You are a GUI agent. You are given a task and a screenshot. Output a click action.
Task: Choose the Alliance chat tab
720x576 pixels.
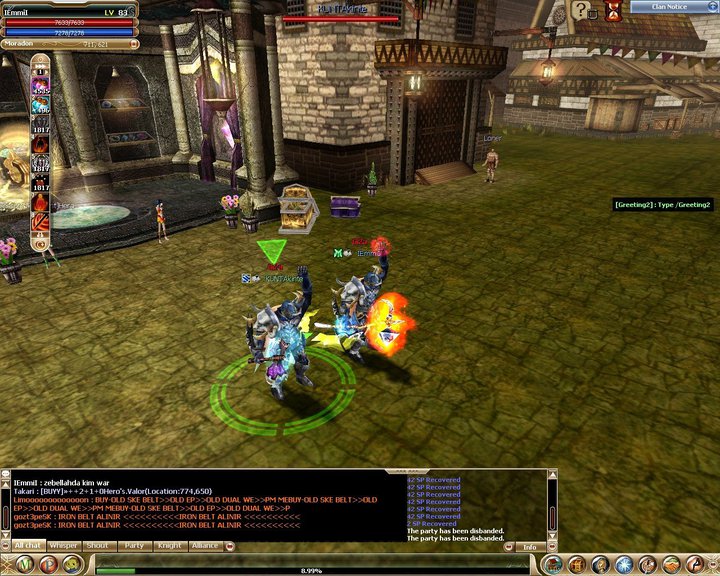tap(205, 546)
